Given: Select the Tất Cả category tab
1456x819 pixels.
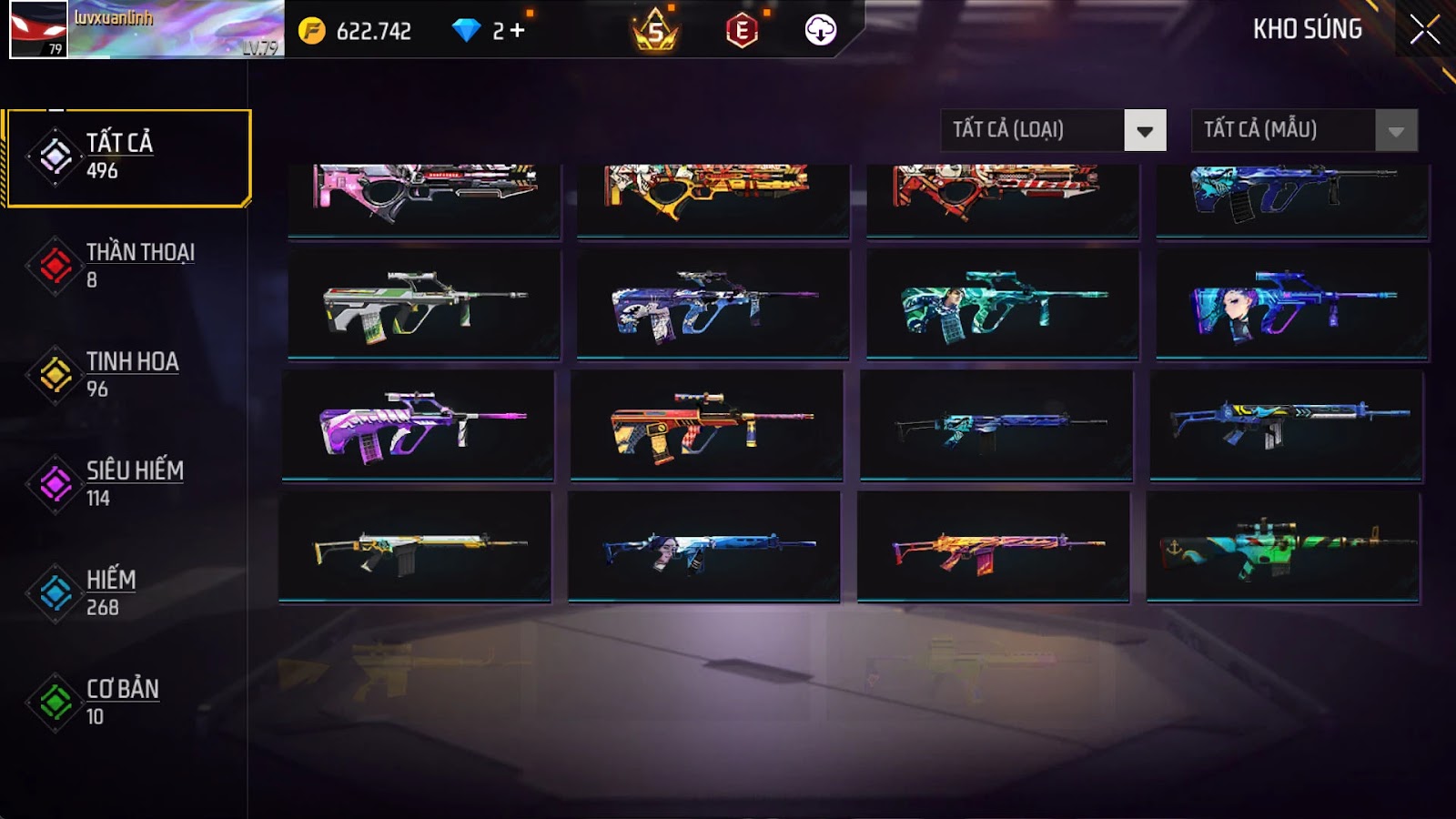Looking at the screenshot, I should point(128,157).
